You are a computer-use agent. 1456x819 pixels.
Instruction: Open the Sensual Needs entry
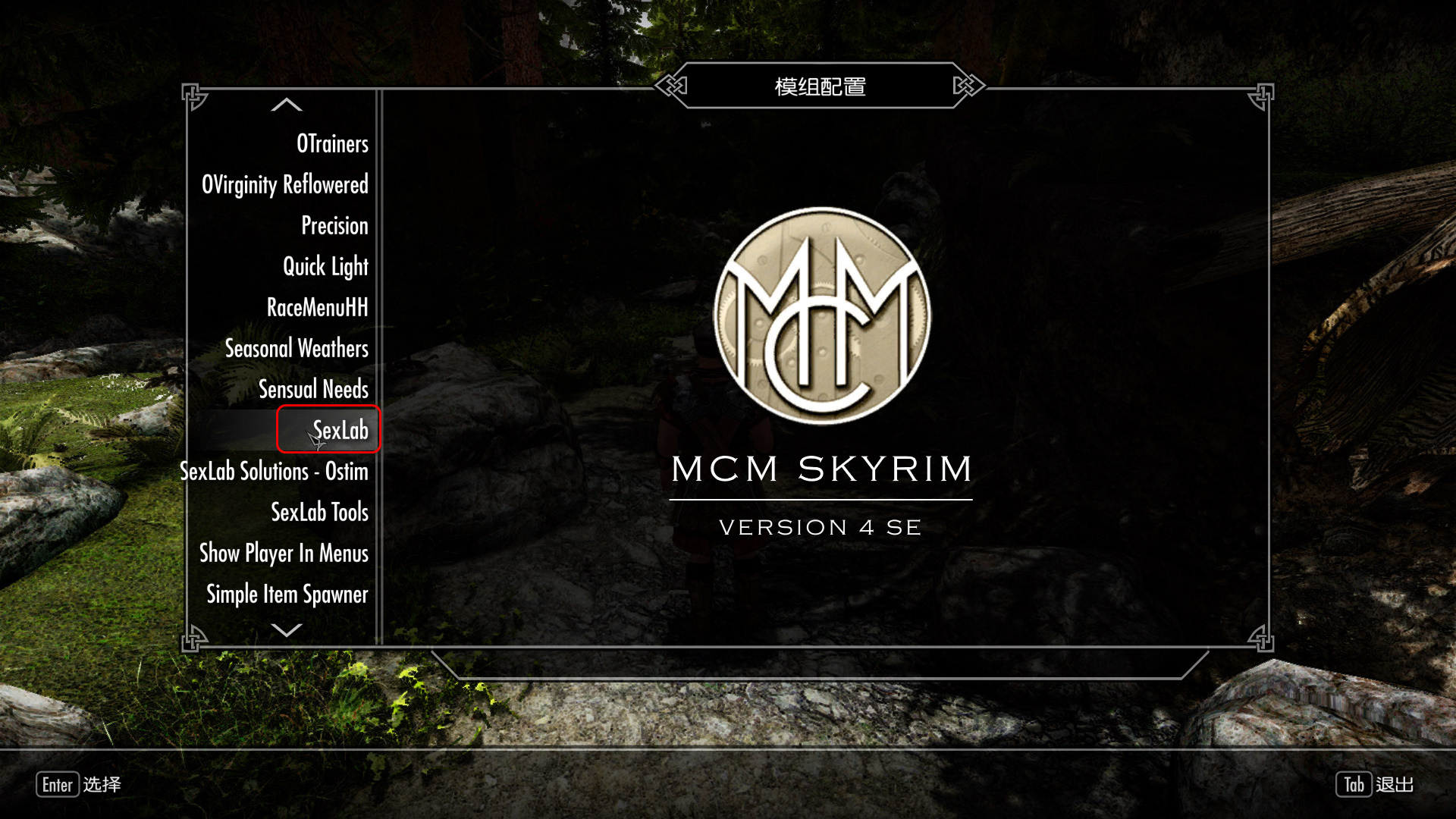coord(313,390)
